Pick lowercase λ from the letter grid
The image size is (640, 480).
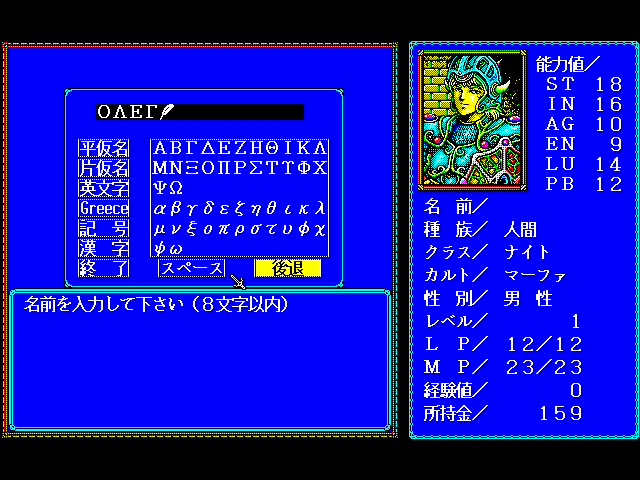point(319,208)
